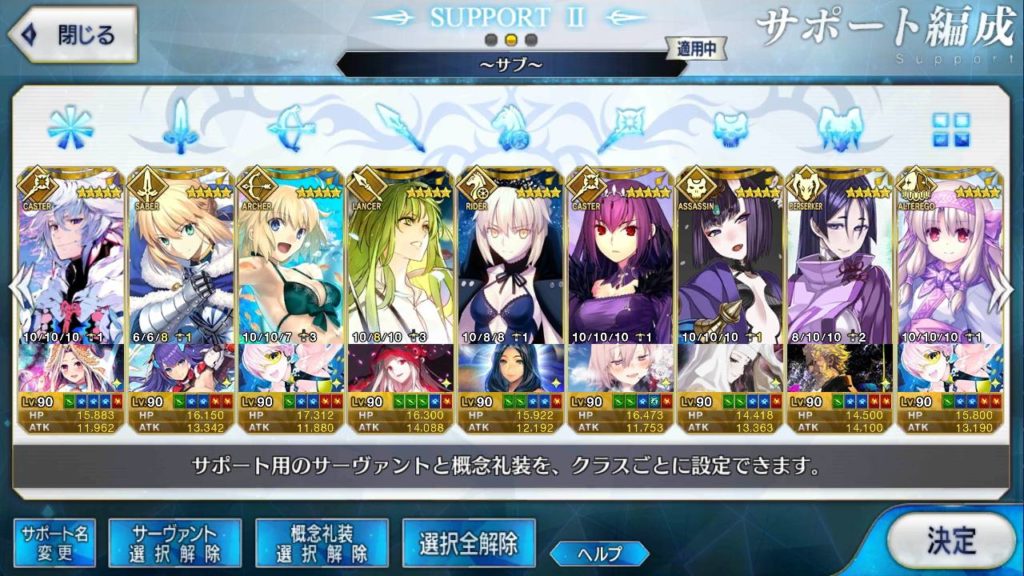
Task: Open the サポート名変更 rename option
Action: 54,543
